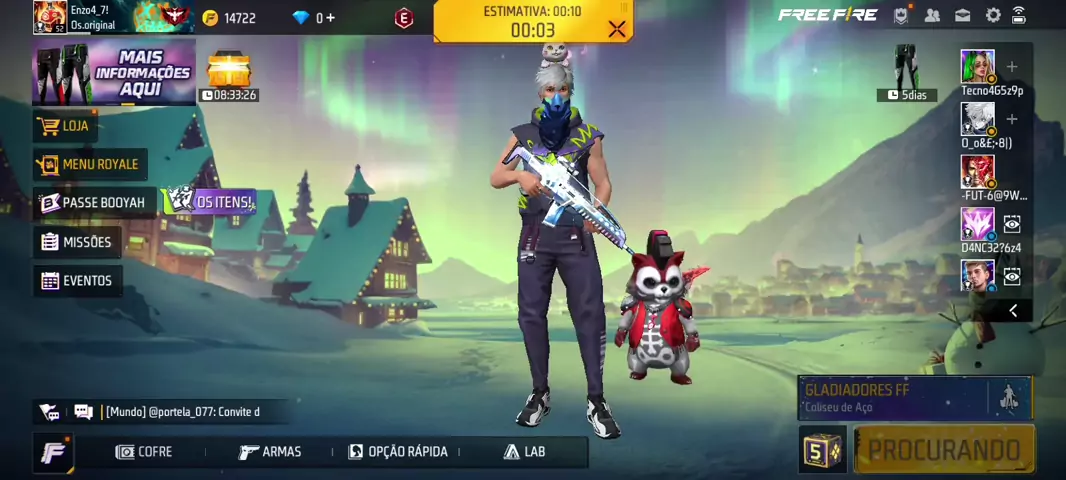Screen dimensions: 1066x480
Task: Cancel matchmaking with the X button
Action: [617, 29]
